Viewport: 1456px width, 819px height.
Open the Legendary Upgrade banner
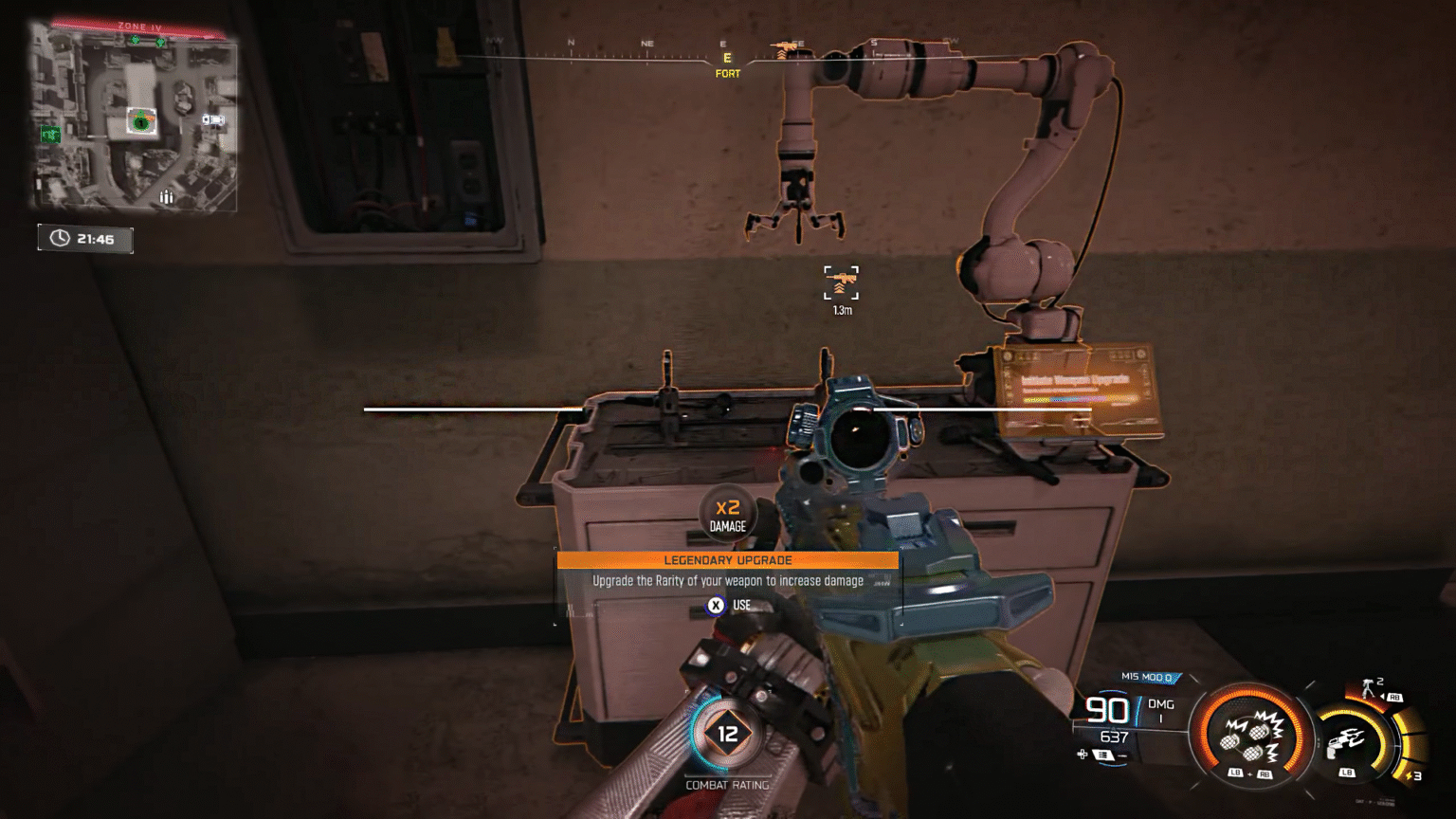click(x=727, y=560)
